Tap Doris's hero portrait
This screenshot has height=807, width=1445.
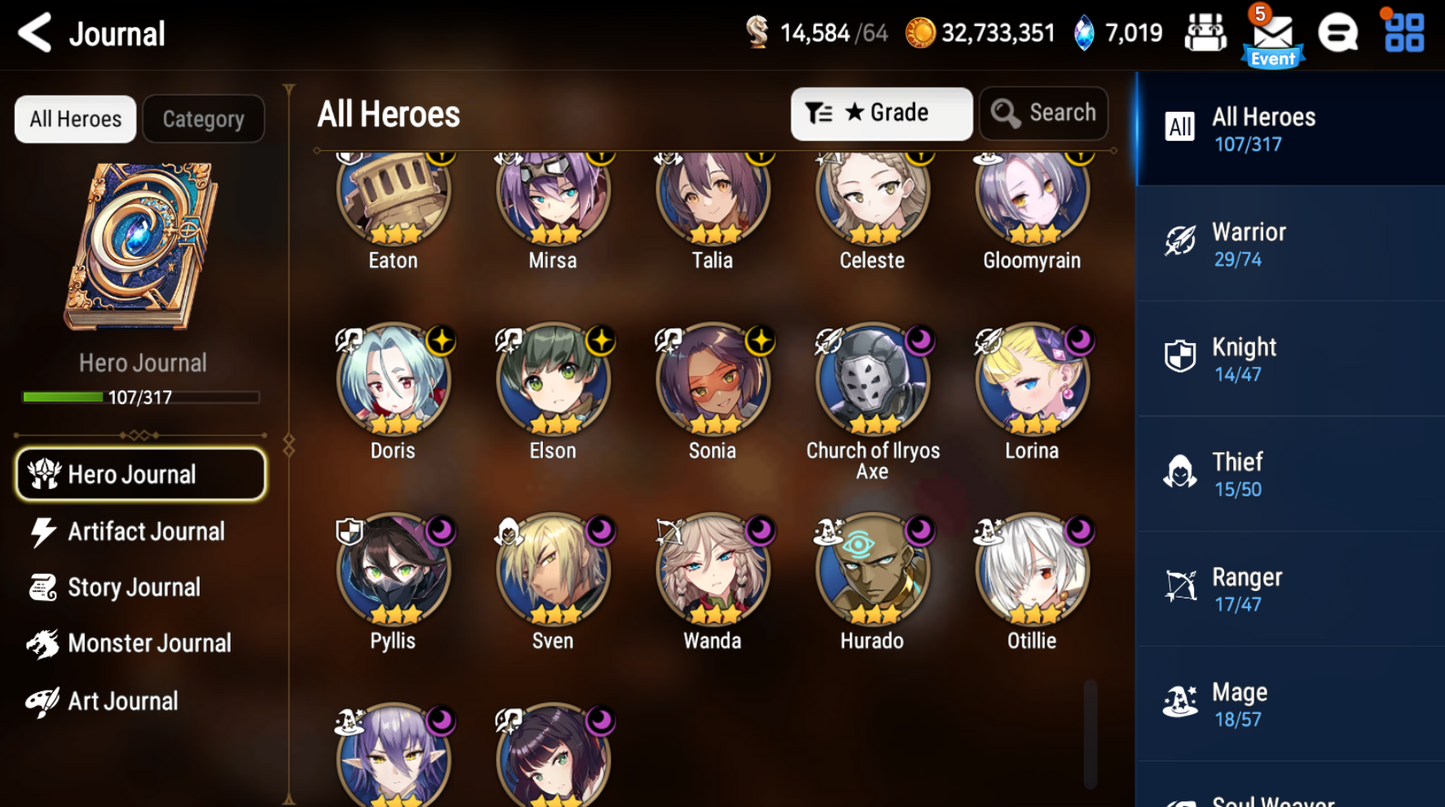(393, 380)
